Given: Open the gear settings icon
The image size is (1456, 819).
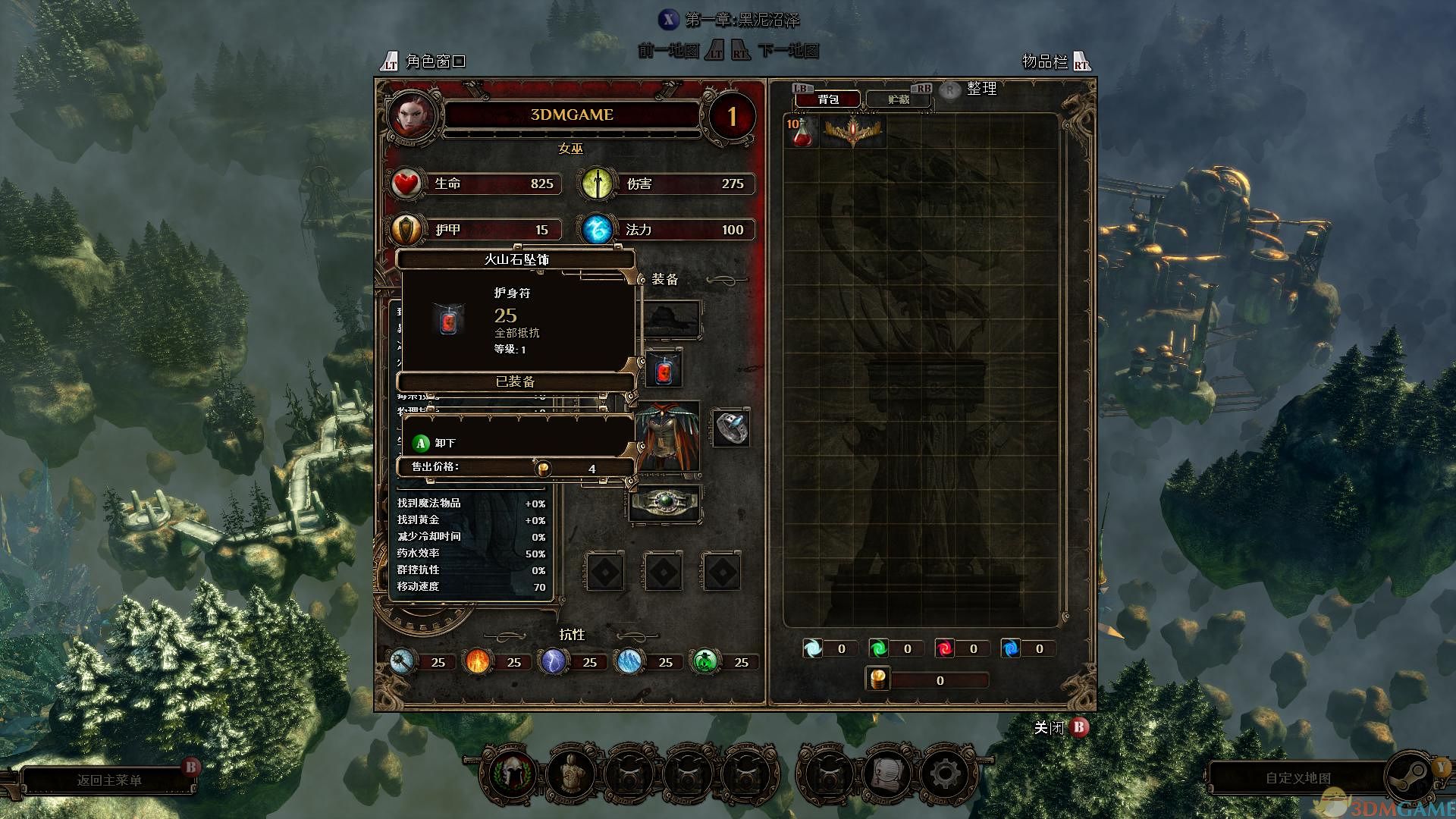Looking at the screenshot, I should (944, 775).
